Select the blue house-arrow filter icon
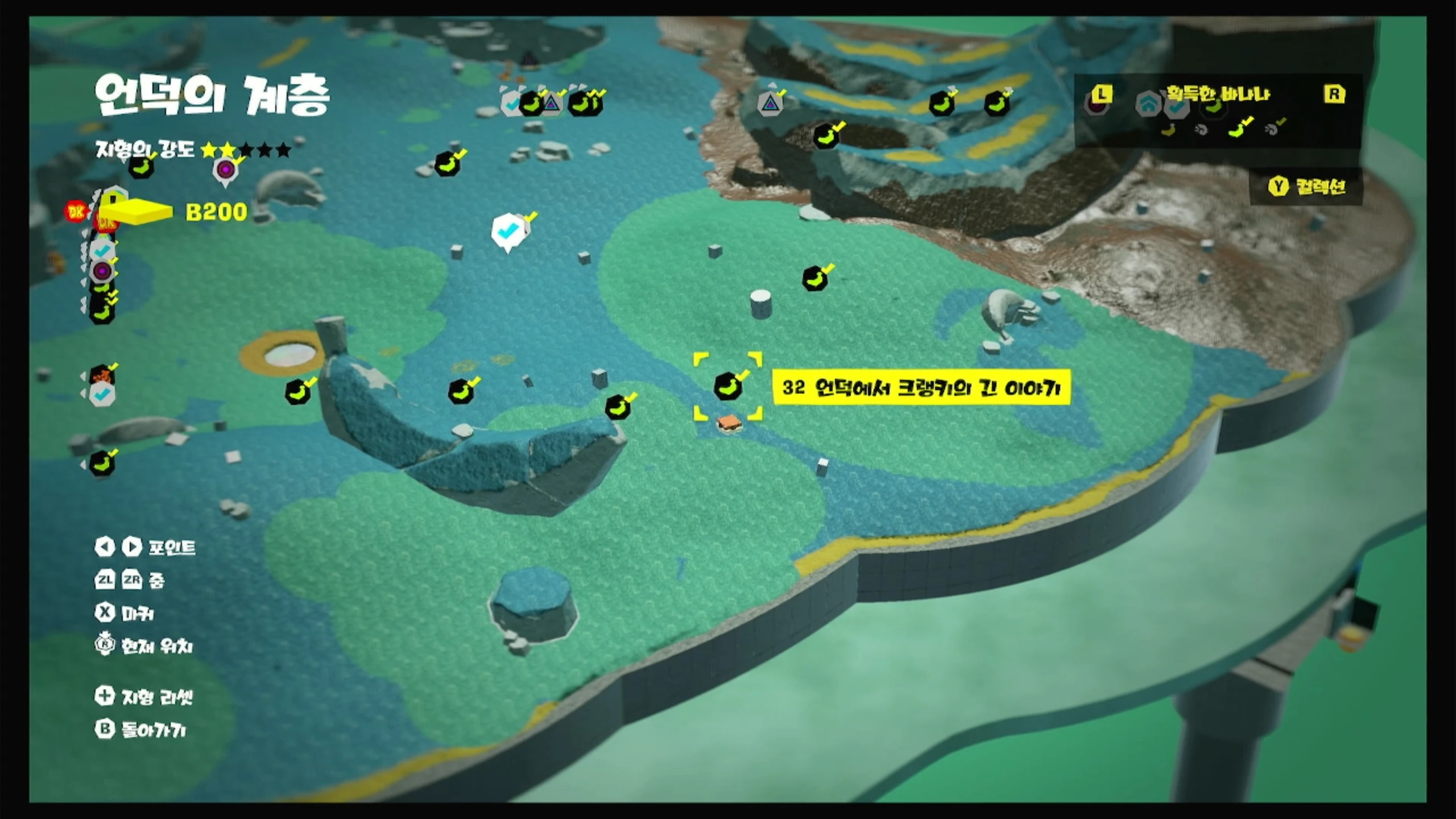This screenshot has width=1456, height=819. pos(1147,104)
